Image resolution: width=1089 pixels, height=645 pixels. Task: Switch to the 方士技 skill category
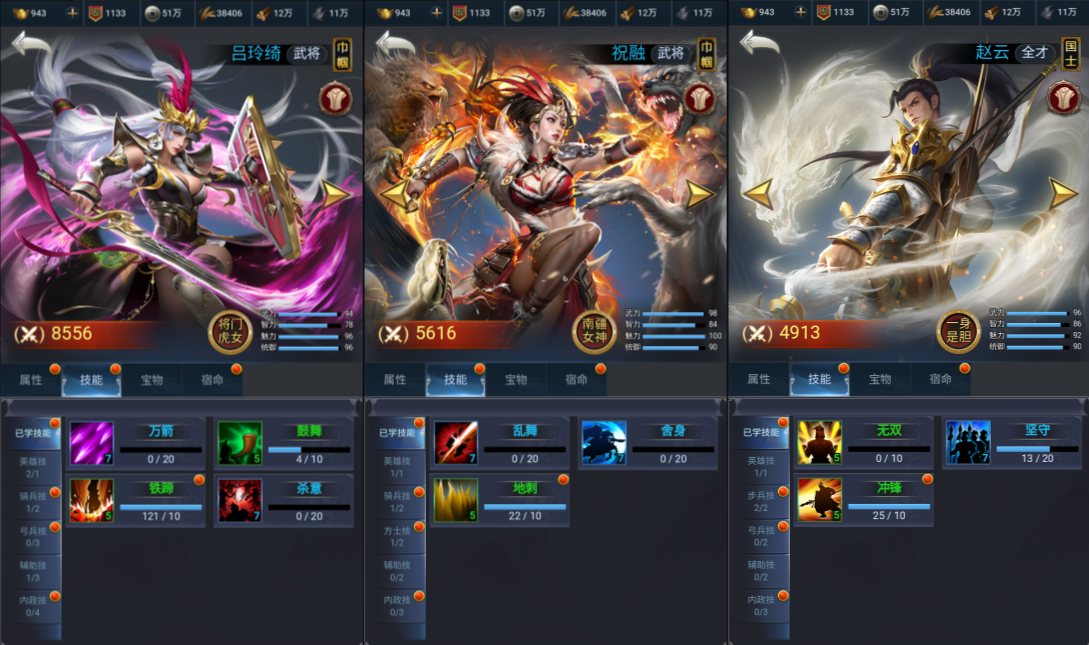point(395,535)
